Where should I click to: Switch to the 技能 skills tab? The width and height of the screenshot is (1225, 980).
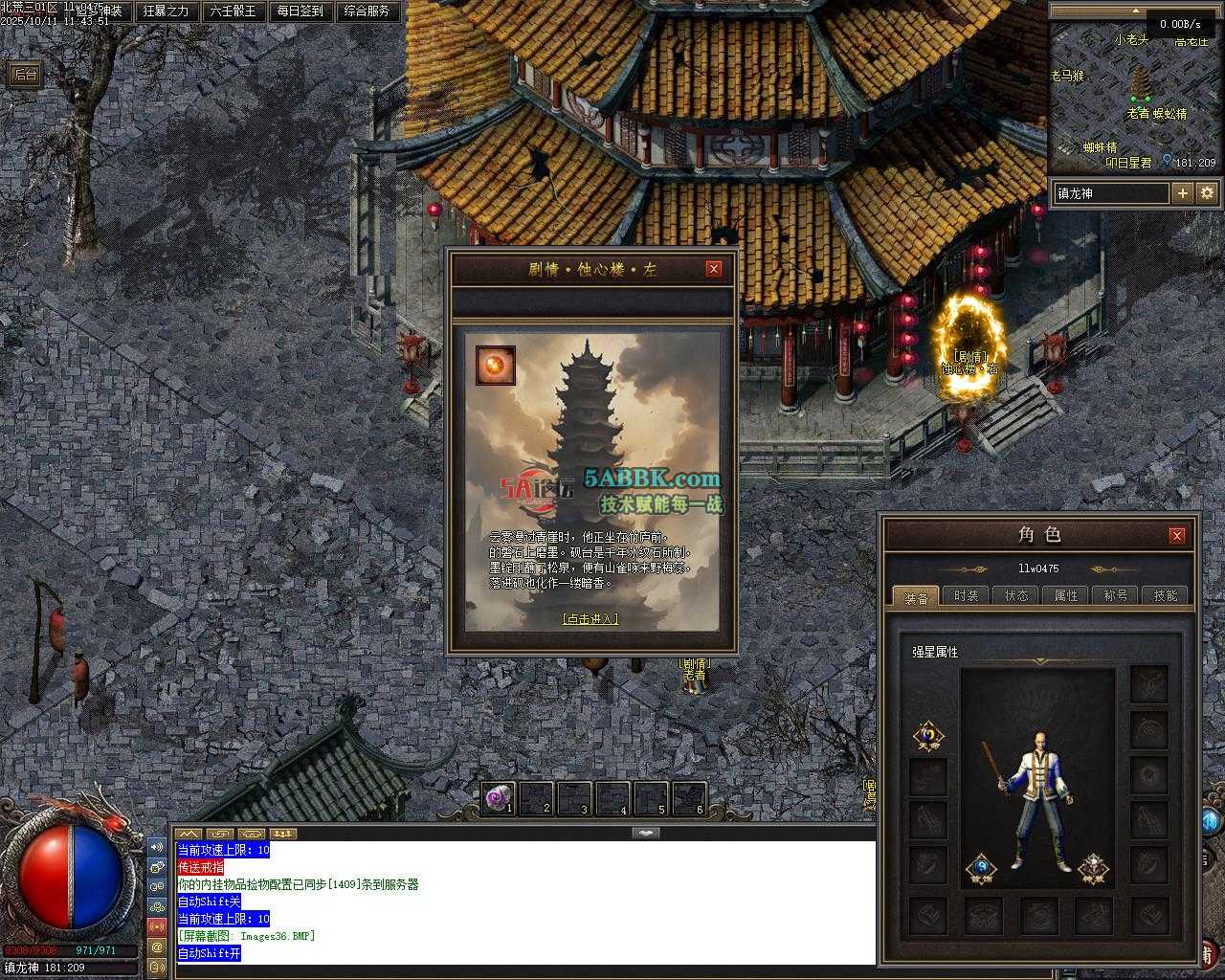click(x=1166, y=595)
